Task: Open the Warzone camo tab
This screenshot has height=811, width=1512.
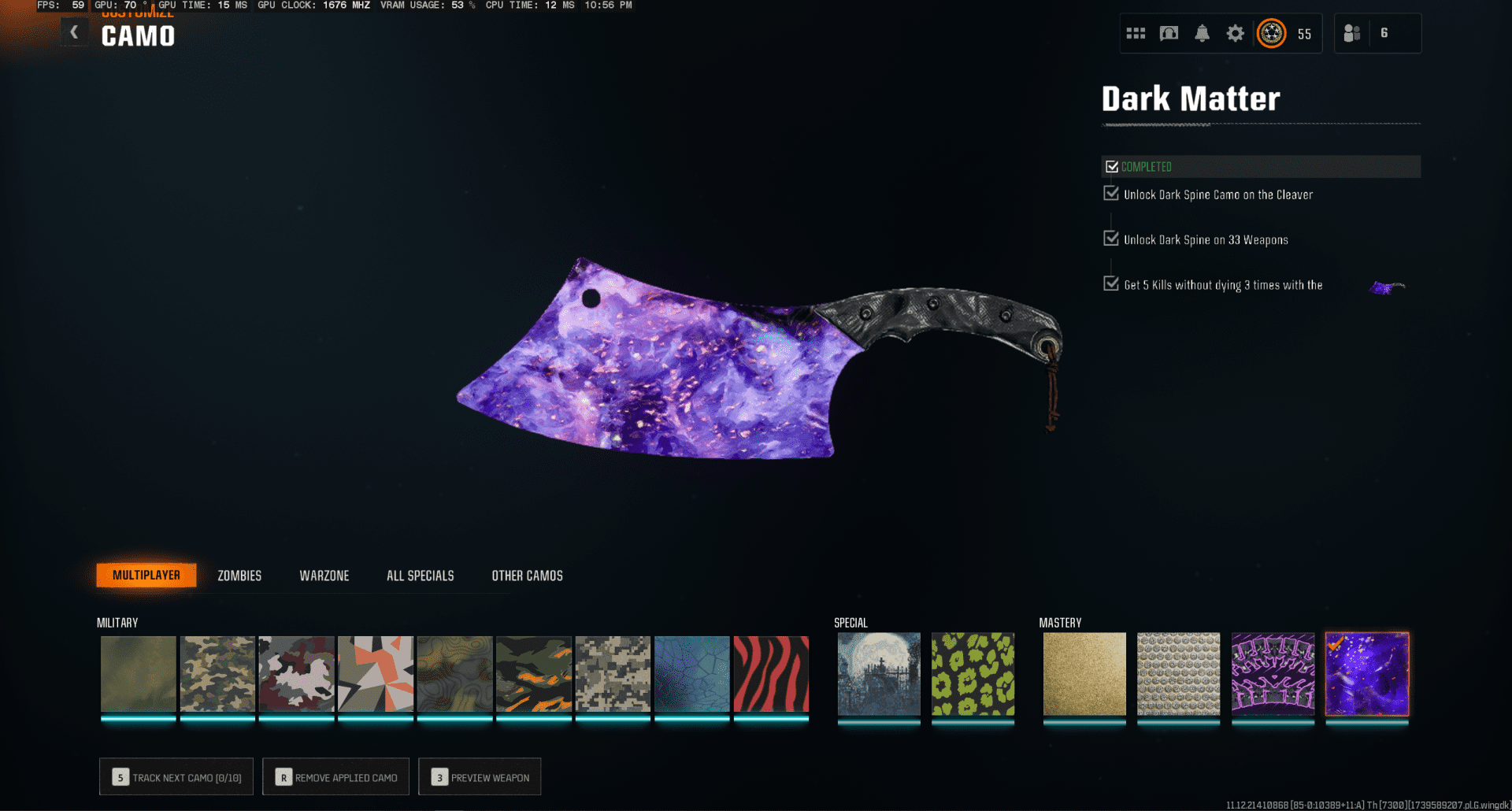Action: coord(324,576)
